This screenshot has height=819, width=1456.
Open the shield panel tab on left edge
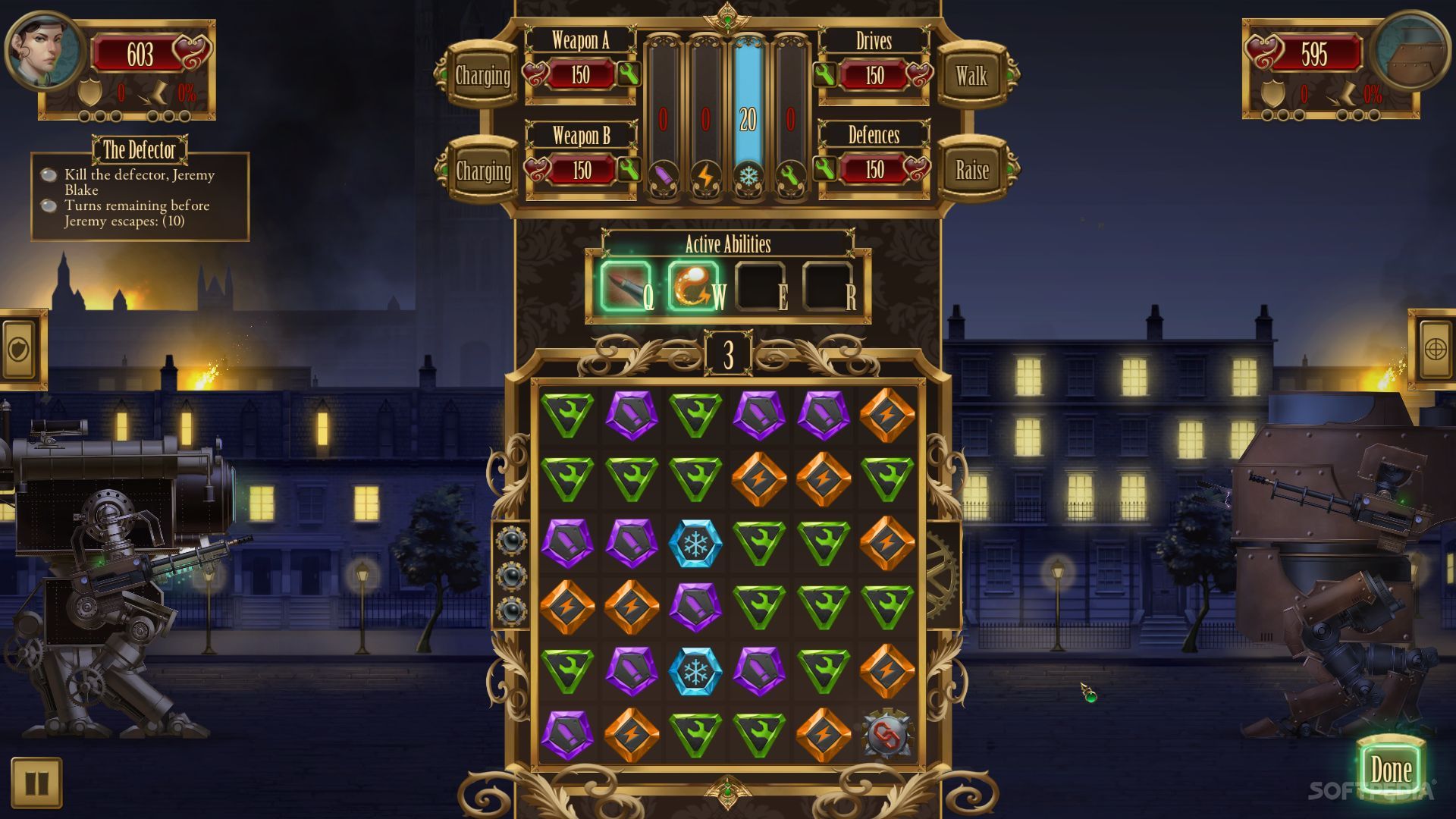tap(20, 349)
